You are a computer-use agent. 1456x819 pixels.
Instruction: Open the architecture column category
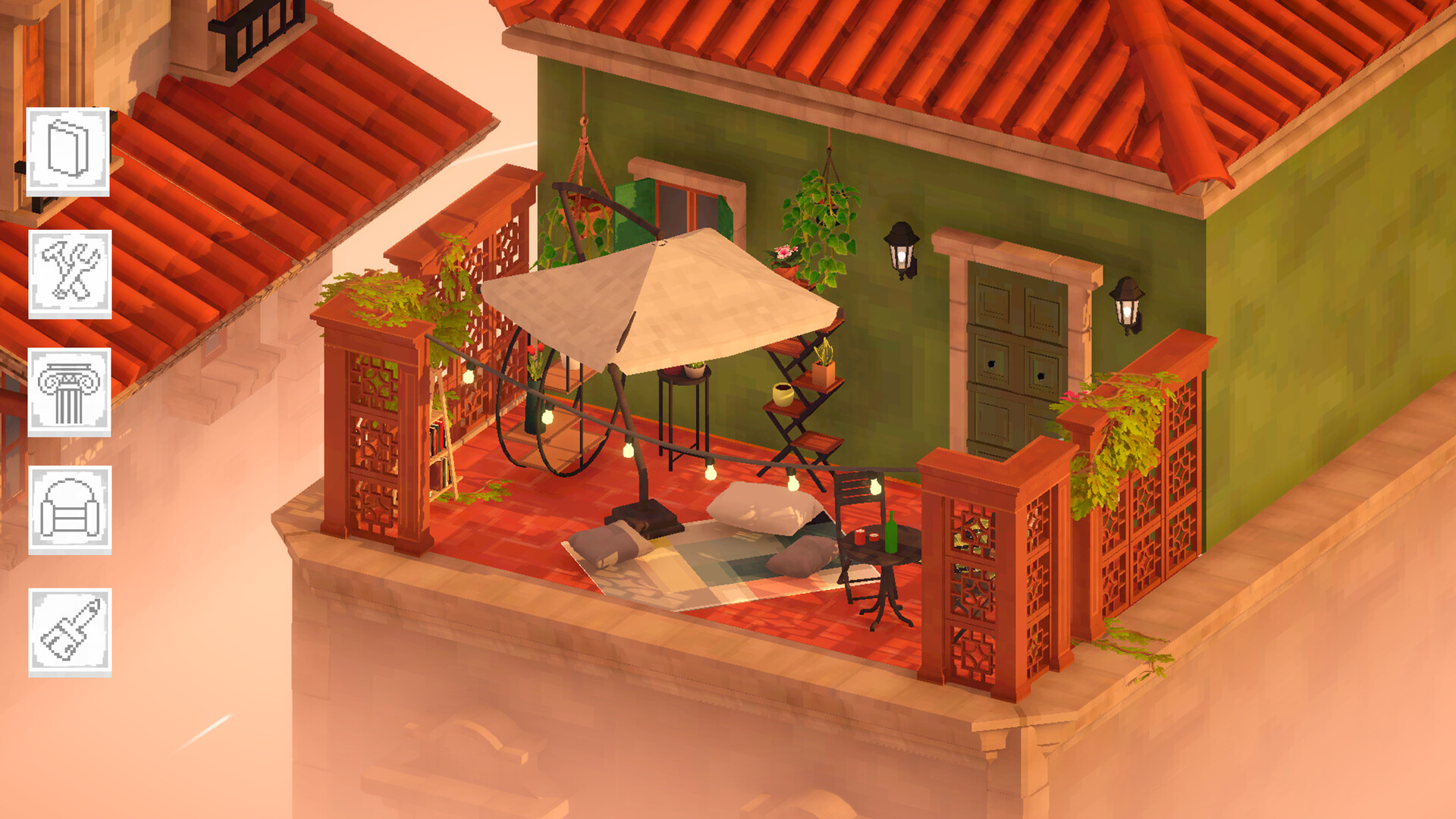point(67,392)
